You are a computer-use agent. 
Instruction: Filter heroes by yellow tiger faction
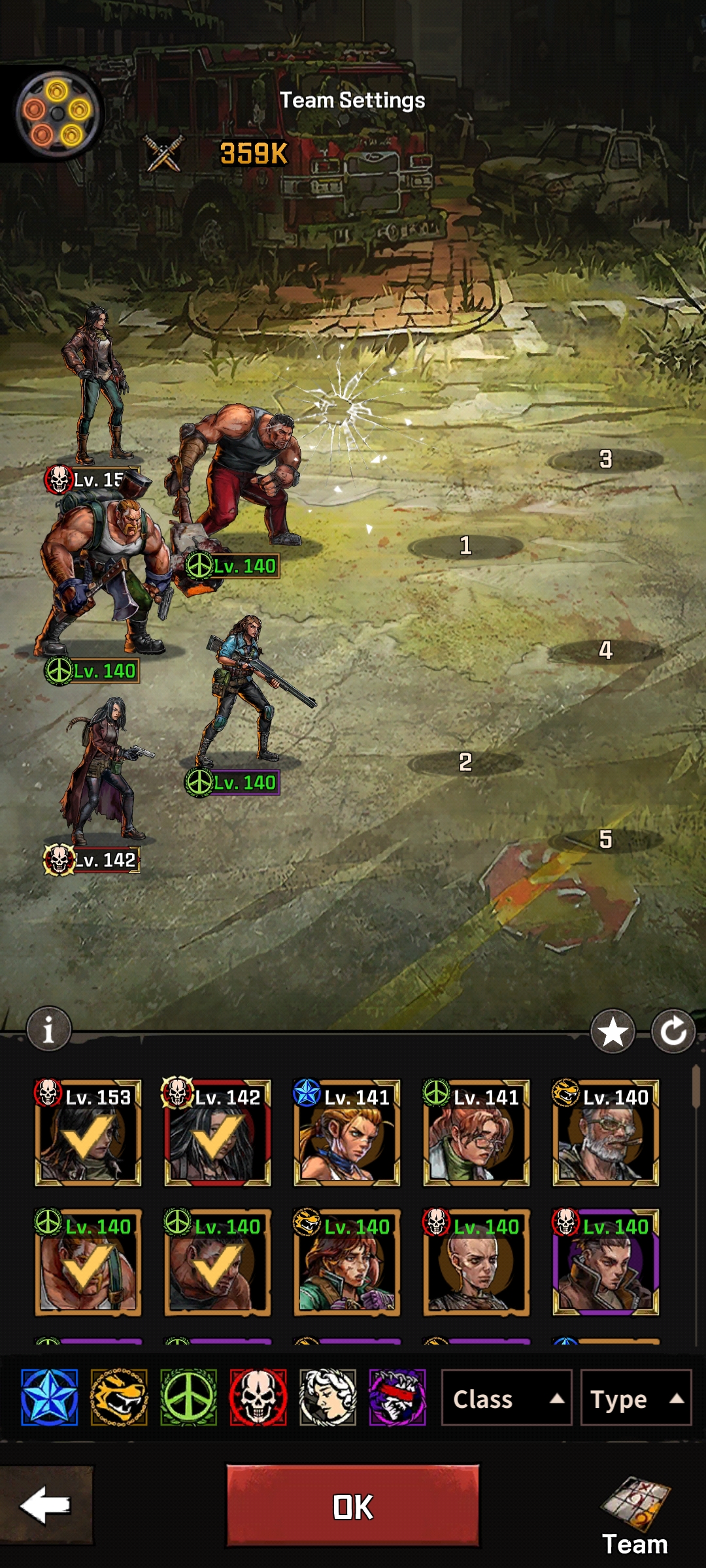(119, 1397)
